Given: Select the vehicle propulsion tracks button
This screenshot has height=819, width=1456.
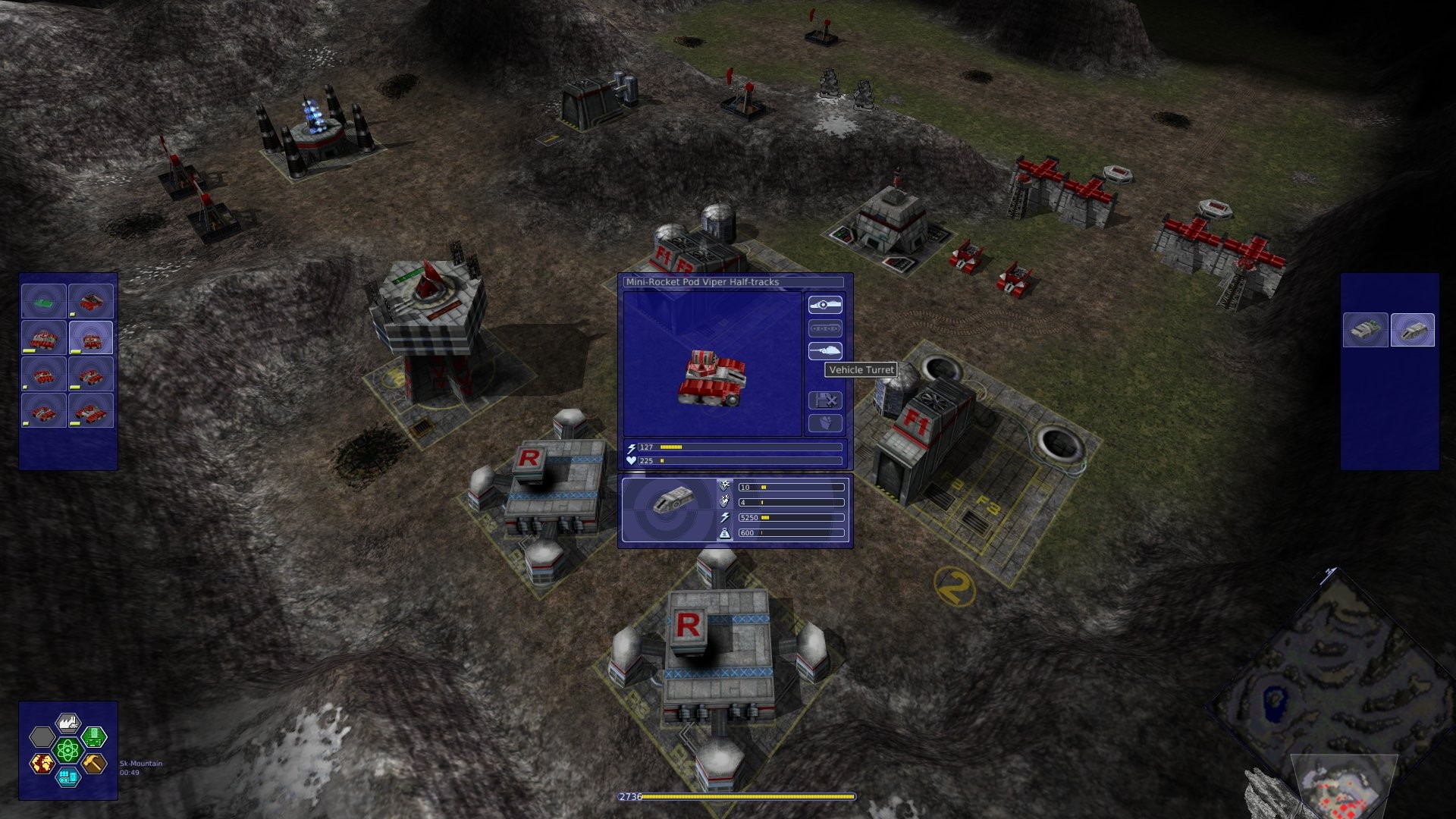Looking at the screenshot, I should [x=825, y=328].
